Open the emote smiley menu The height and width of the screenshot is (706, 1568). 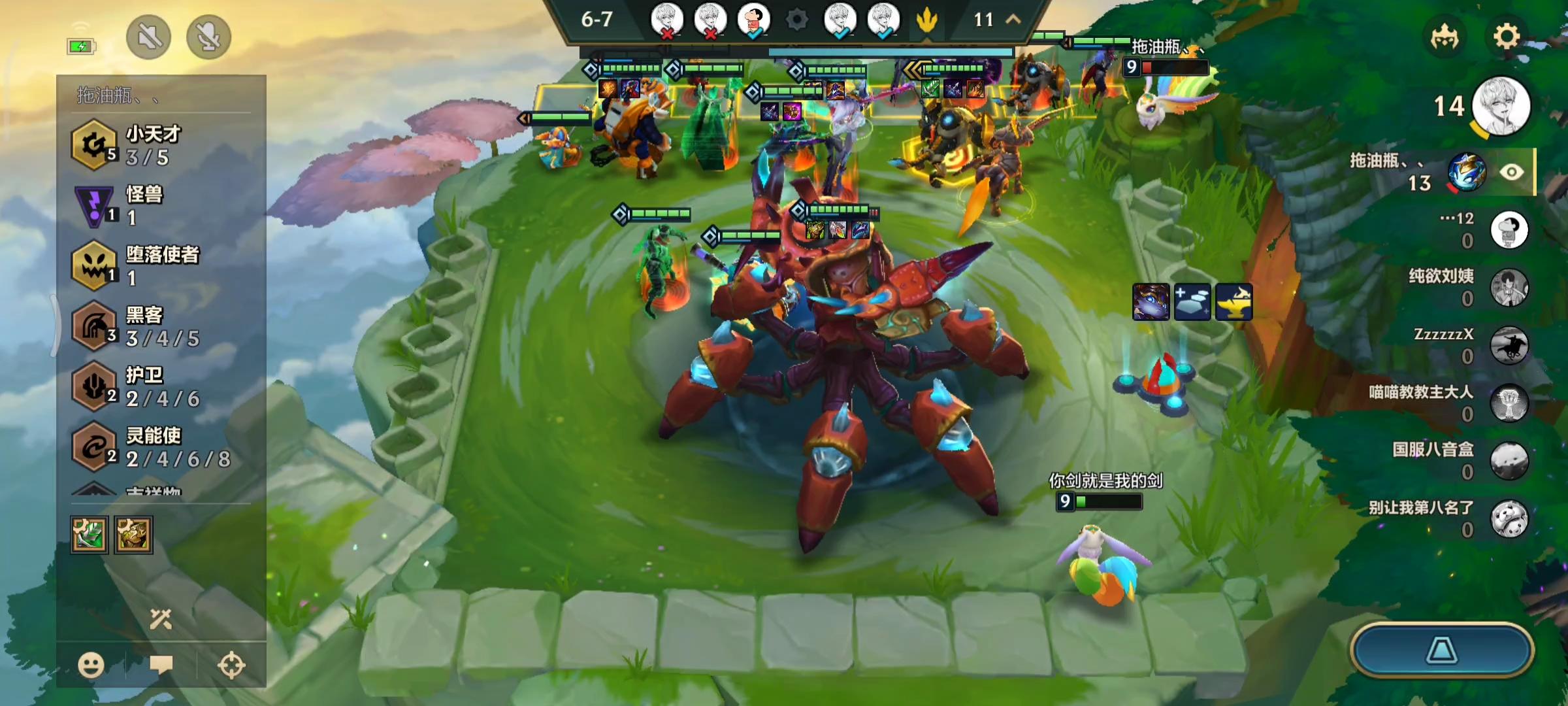(91, 665)
